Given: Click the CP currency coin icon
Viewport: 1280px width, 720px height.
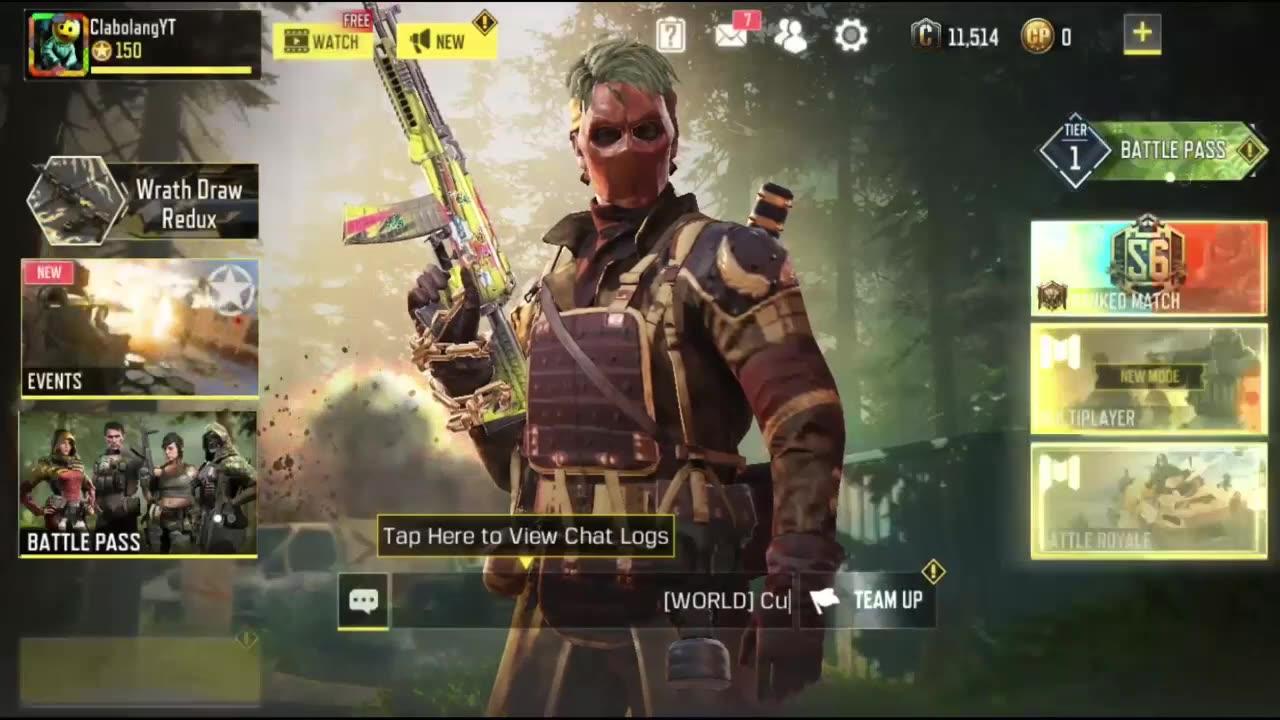Looking at the screenshot, I should pyautogui.click(x=1037, y=35).
